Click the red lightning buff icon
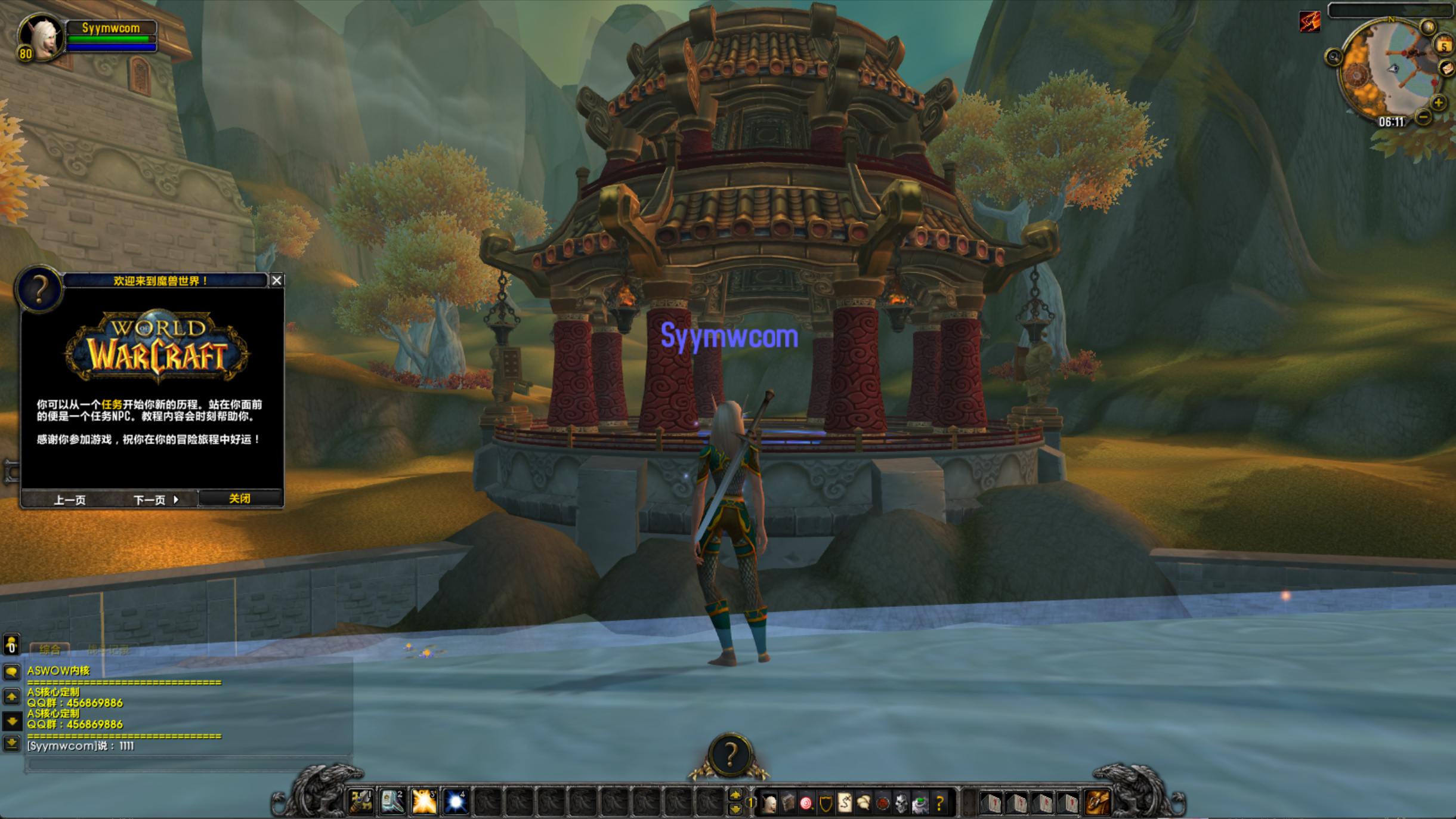The image size is (1456, 819). 1310,22
